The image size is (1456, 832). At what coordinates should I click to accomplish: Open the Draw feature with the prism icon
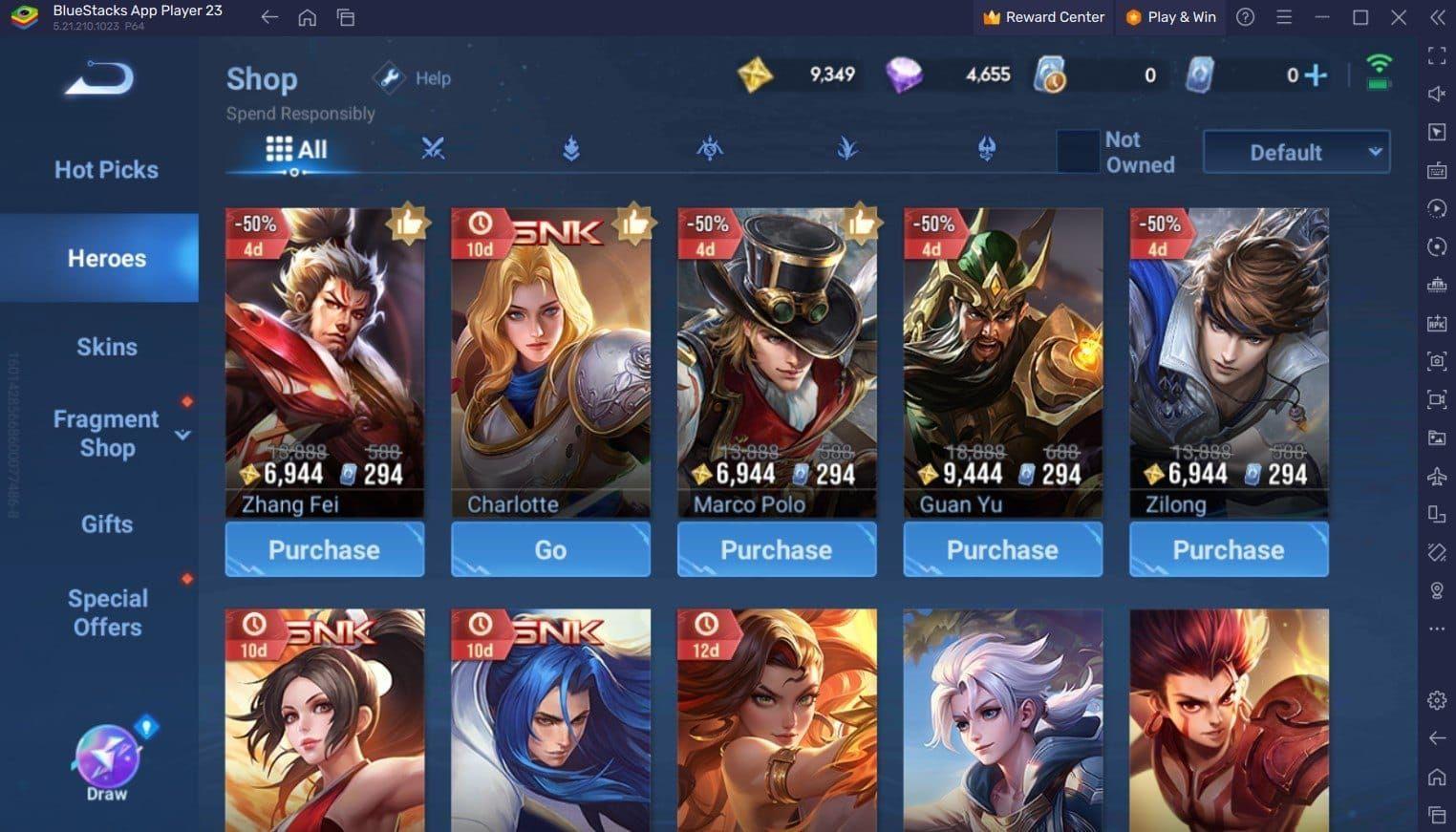[105, 755]
